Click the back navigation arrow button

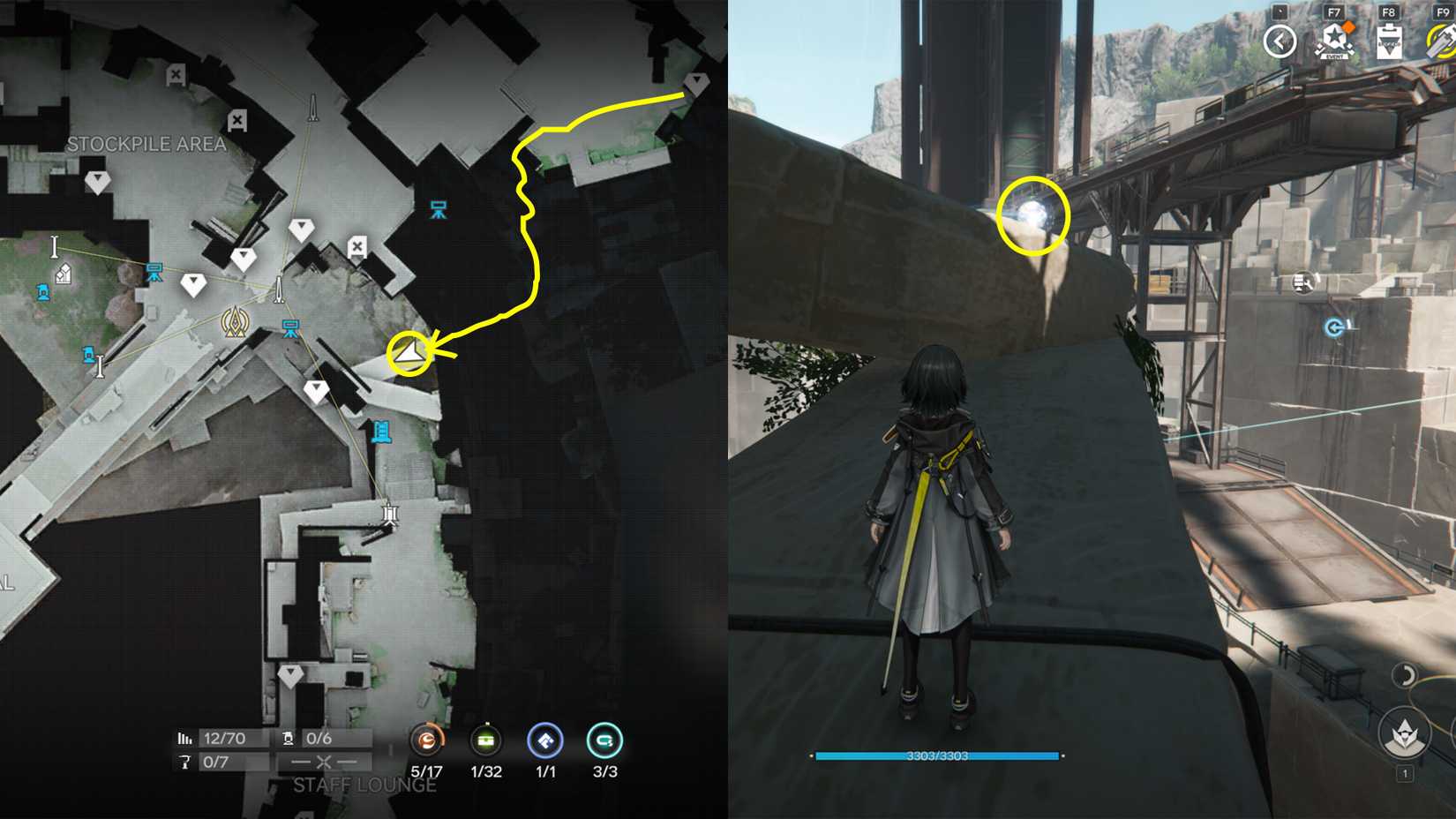tap(1280, 40)
